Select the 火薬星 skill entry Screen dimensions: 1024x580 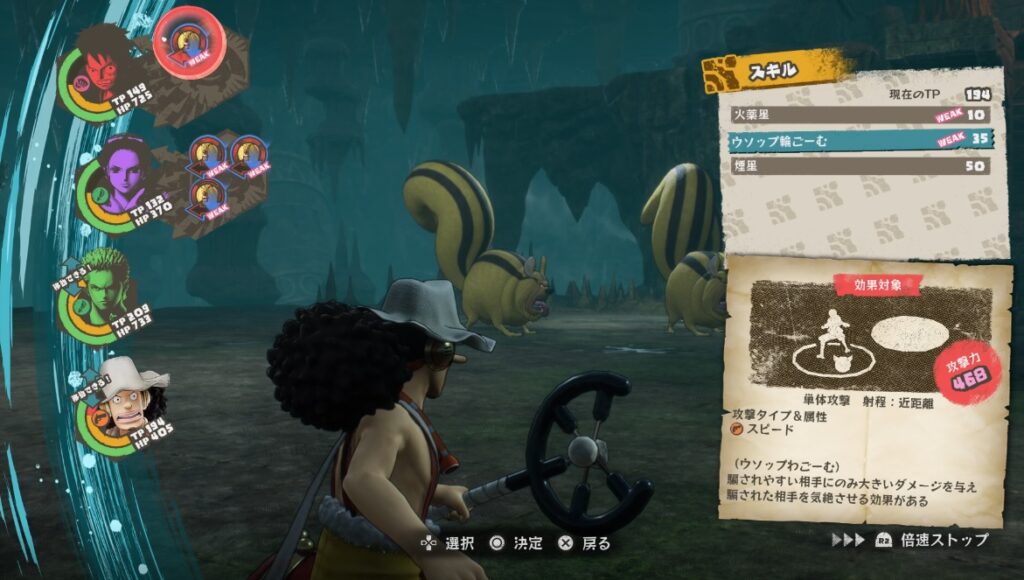[858, 115]
